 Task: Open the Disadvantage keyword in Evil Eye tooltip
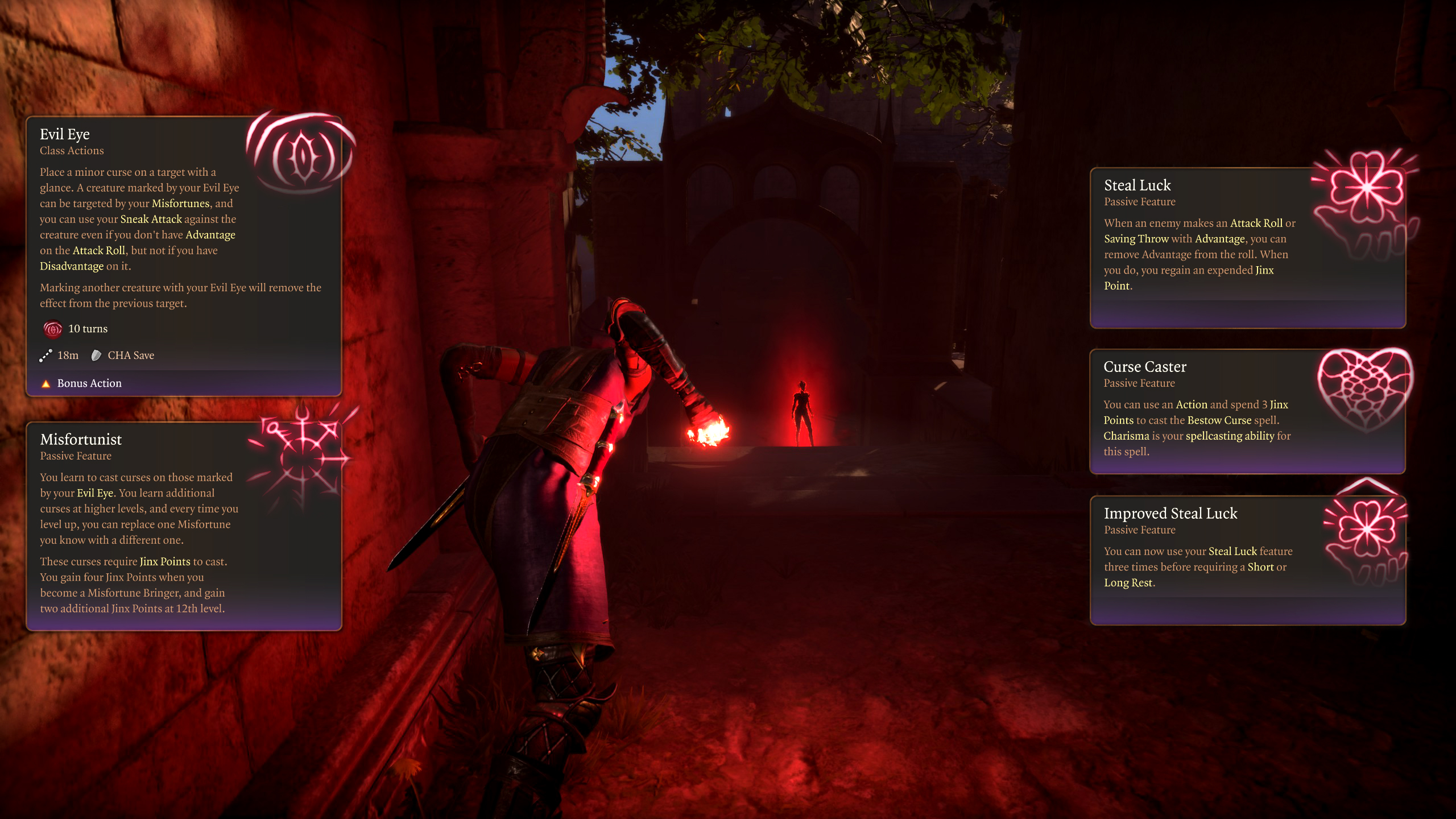coord(72,266)
